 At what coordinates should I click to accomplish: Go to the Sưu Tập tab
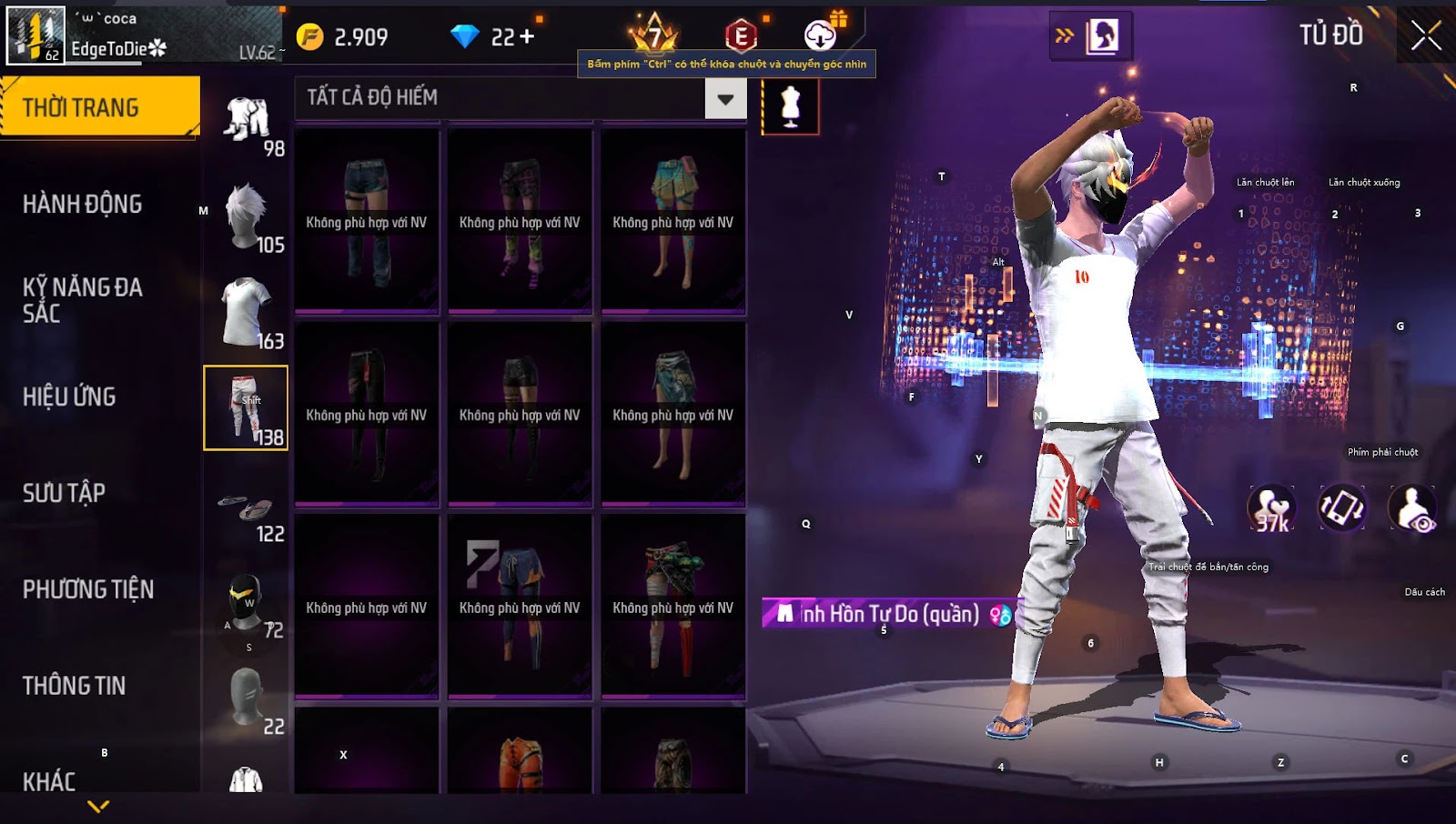pyautogui.click(x=64, y=493)
